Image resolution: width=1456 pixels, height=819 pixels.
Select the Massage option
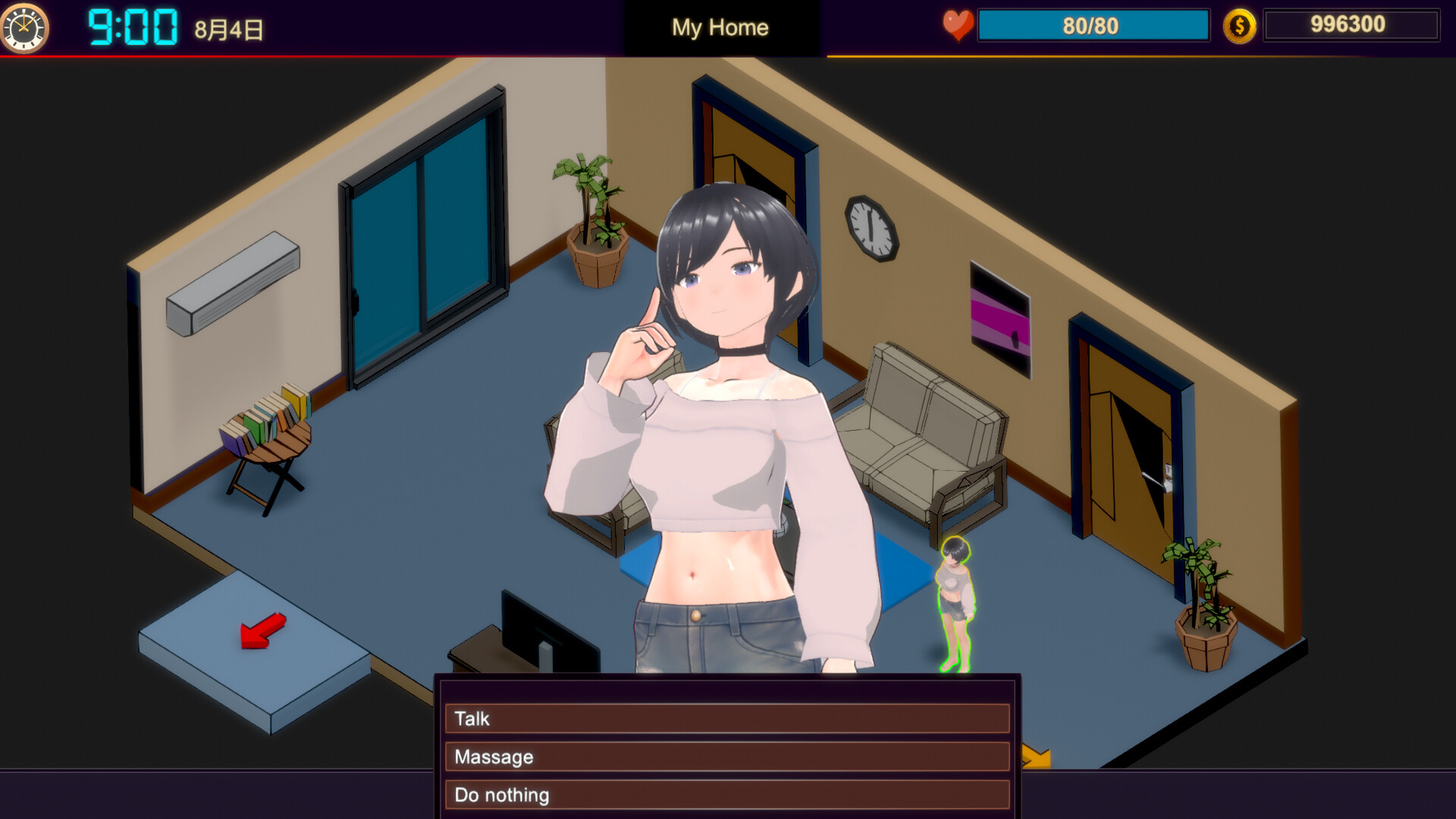726,757
